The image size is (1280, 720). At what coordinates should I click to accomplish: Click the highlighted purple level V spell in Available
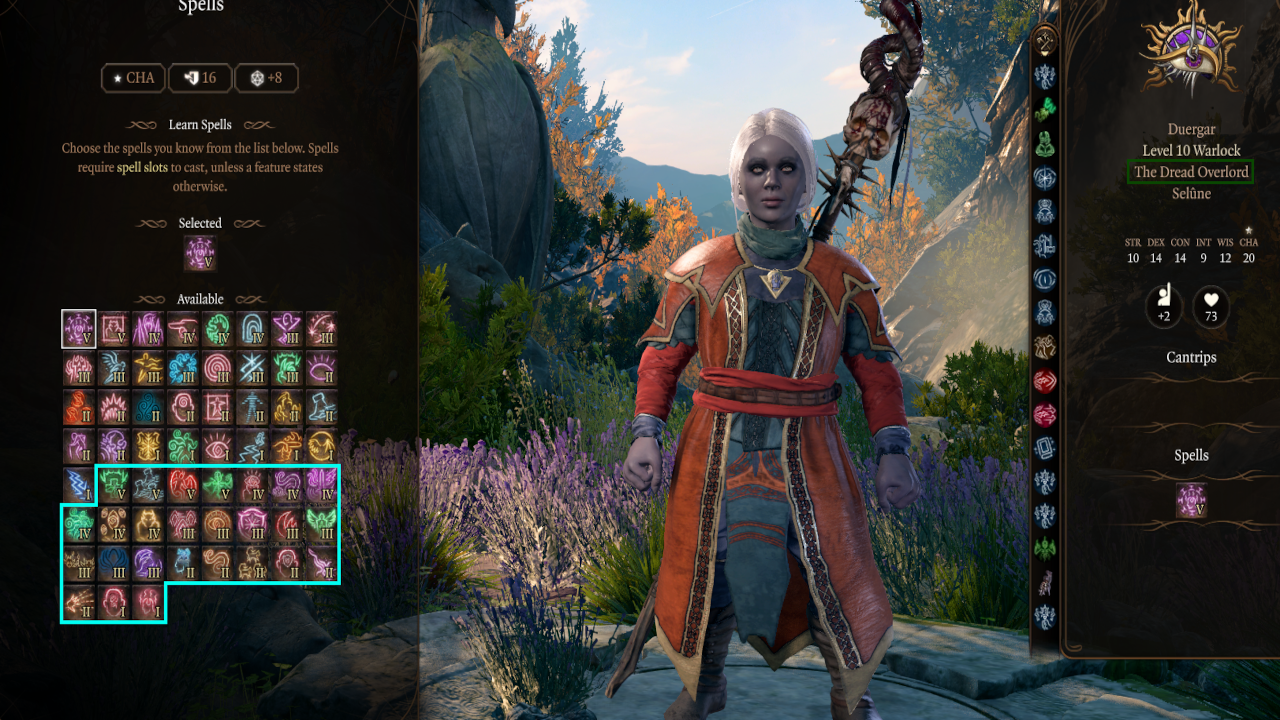point(79,328)
